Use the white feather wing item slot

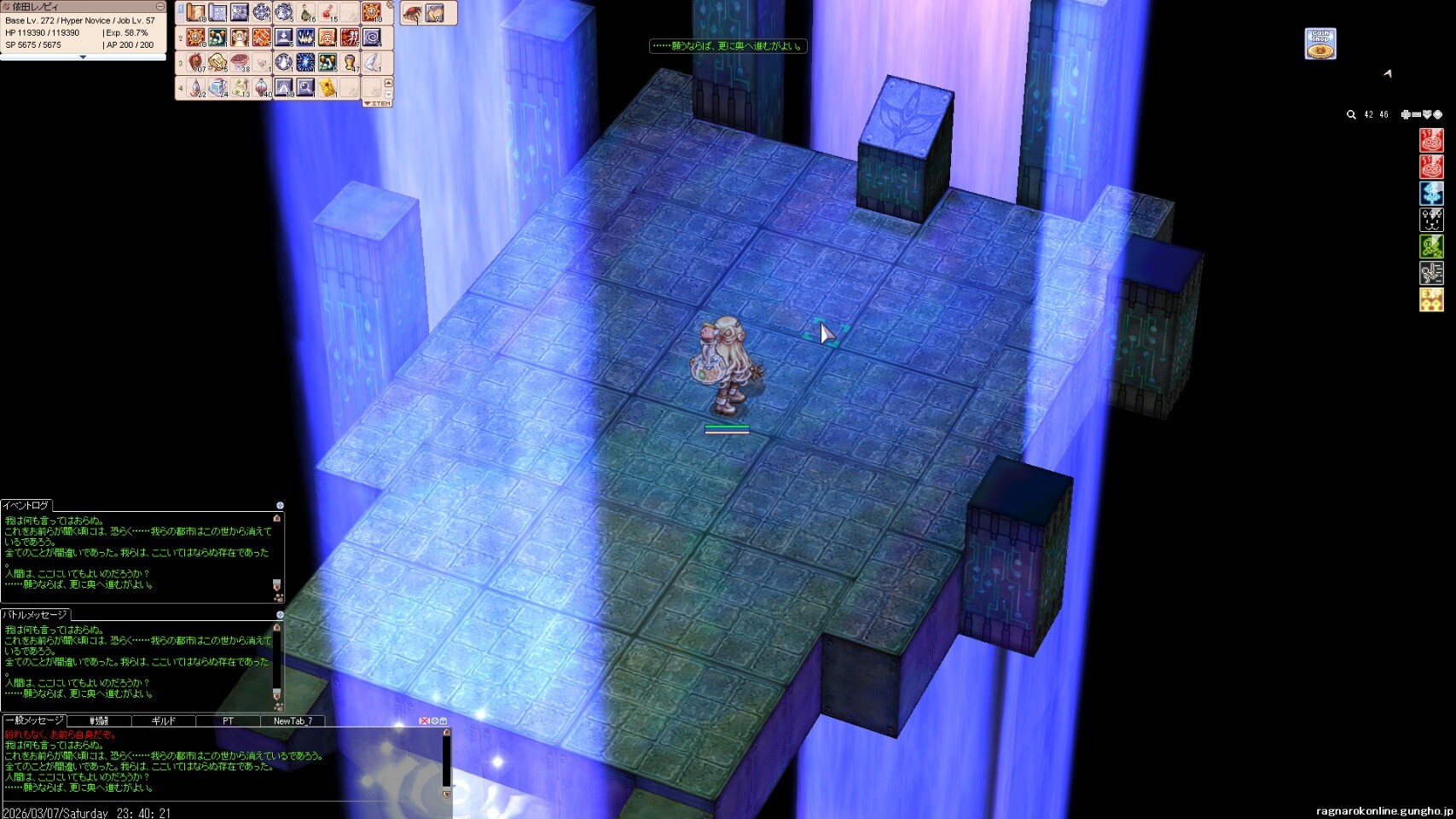(x=372, y=62)
